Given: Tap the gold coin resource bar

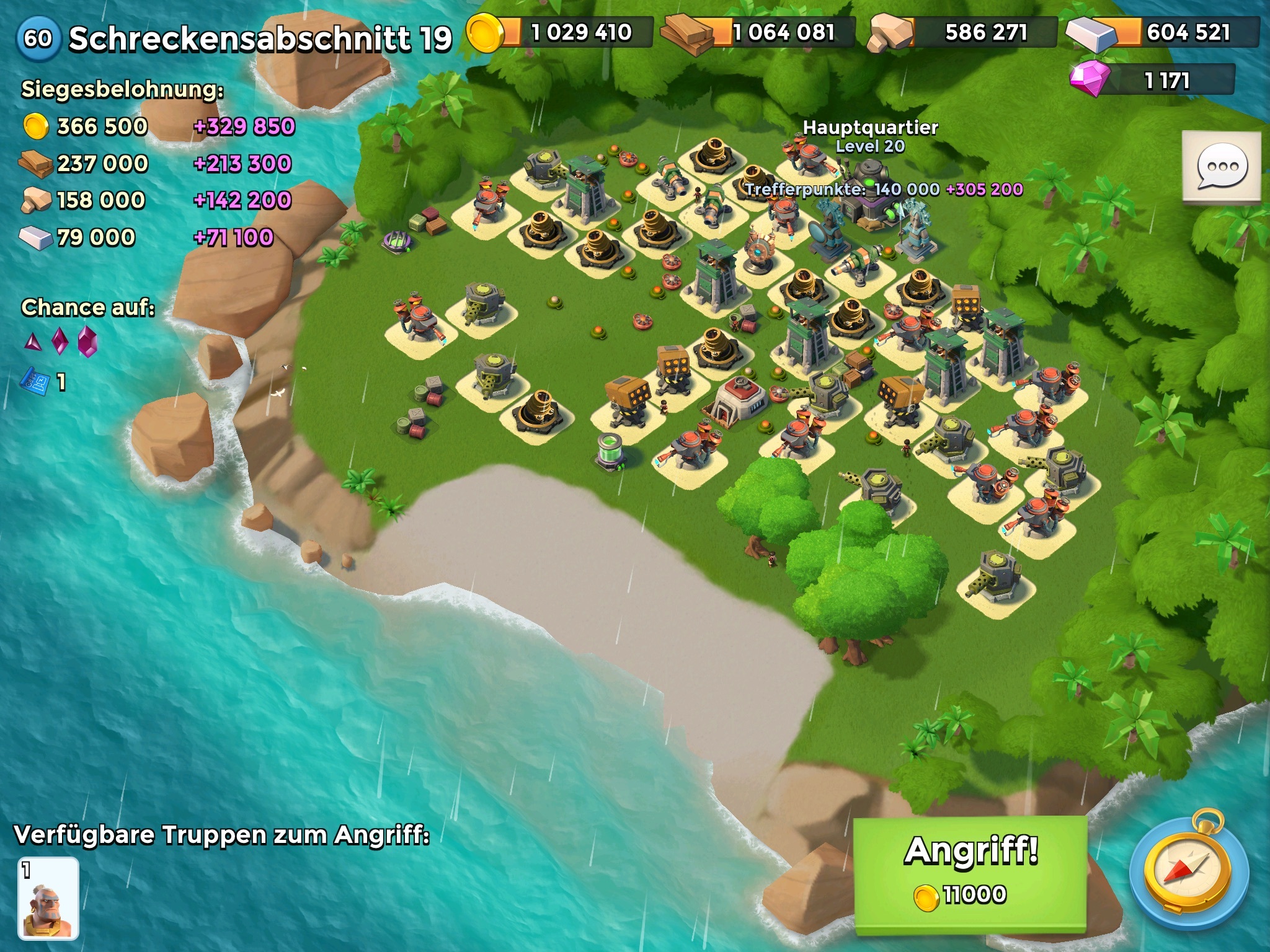Looking at the screenshot, I should pyautogui.click(x=561, y=32).
